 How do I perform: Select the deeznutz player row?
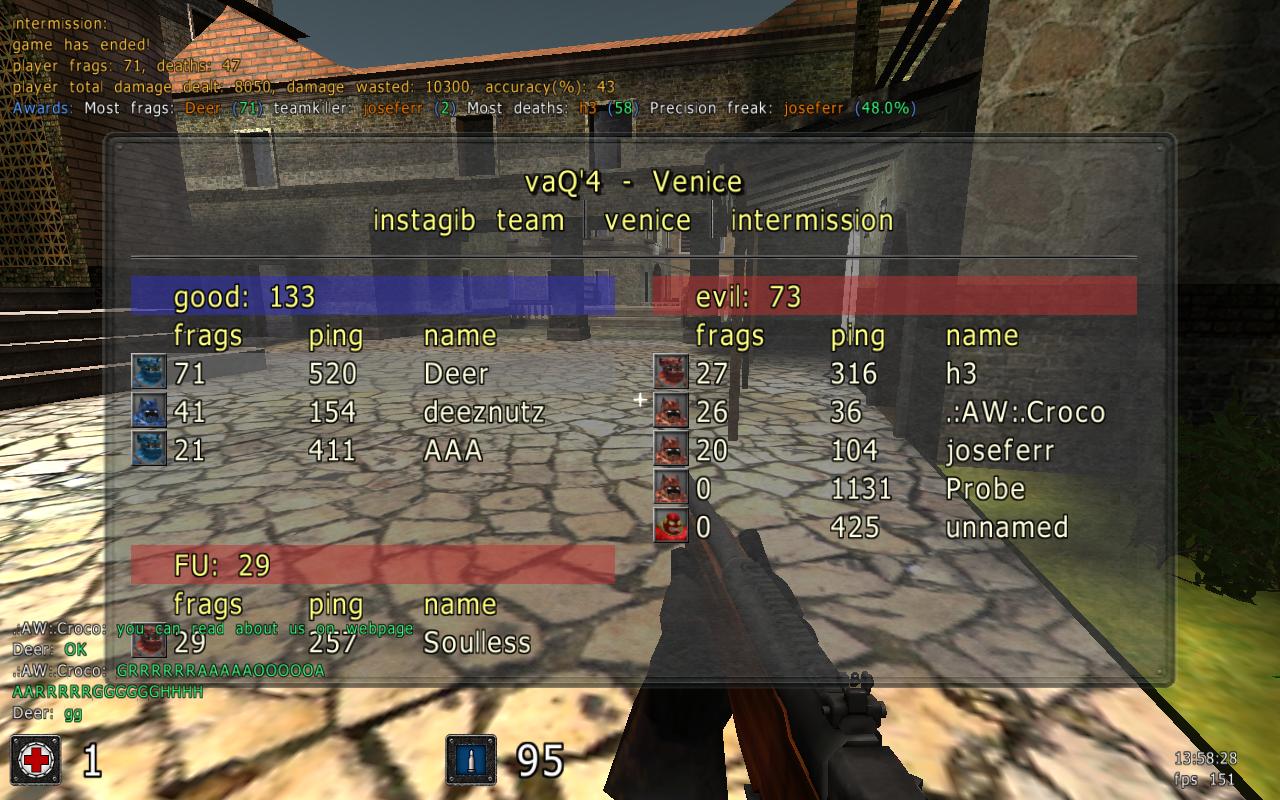point(484,412)
